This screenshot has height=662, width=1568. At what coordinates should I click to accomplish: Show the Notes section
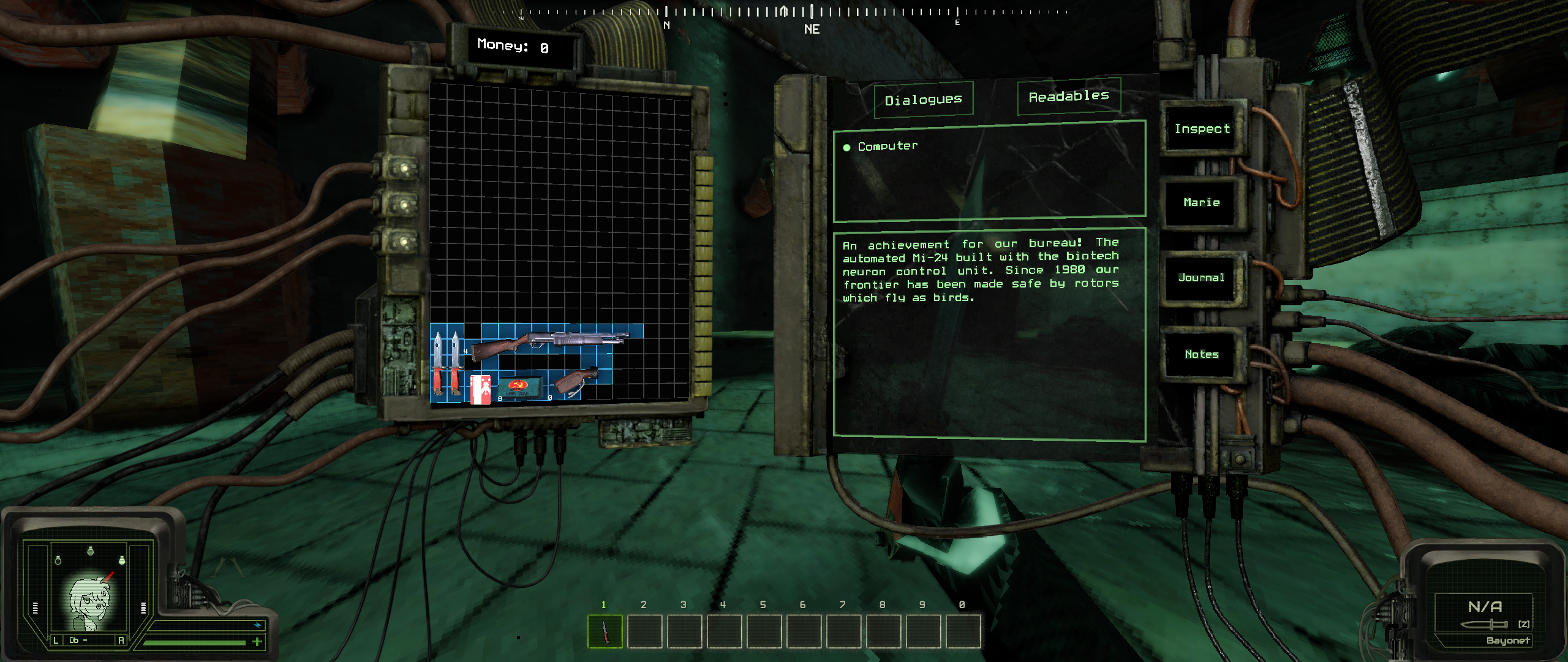(1201, 354)
